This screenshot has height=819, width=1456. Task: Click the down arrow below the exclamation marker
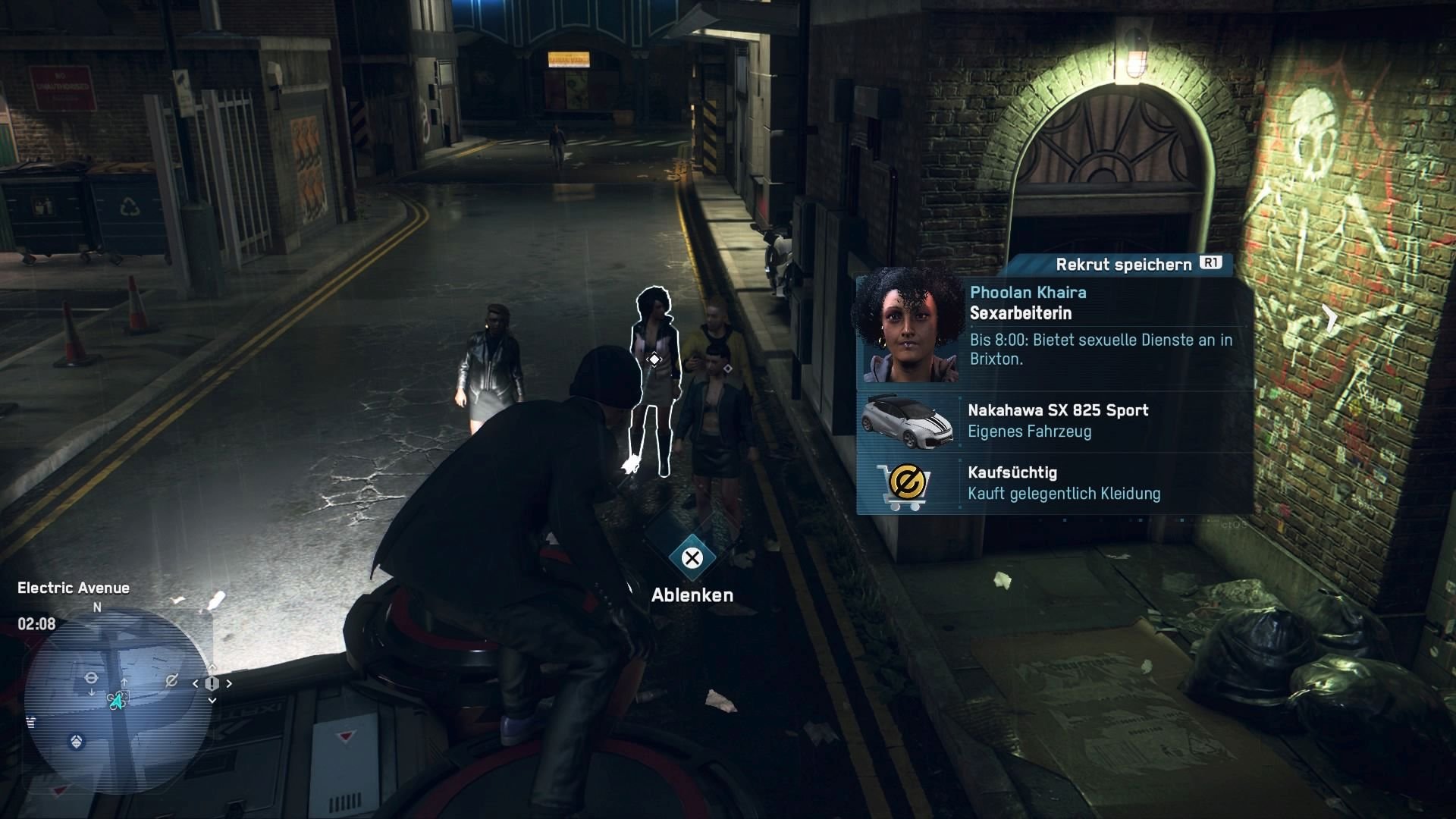(x=211, y=699)
